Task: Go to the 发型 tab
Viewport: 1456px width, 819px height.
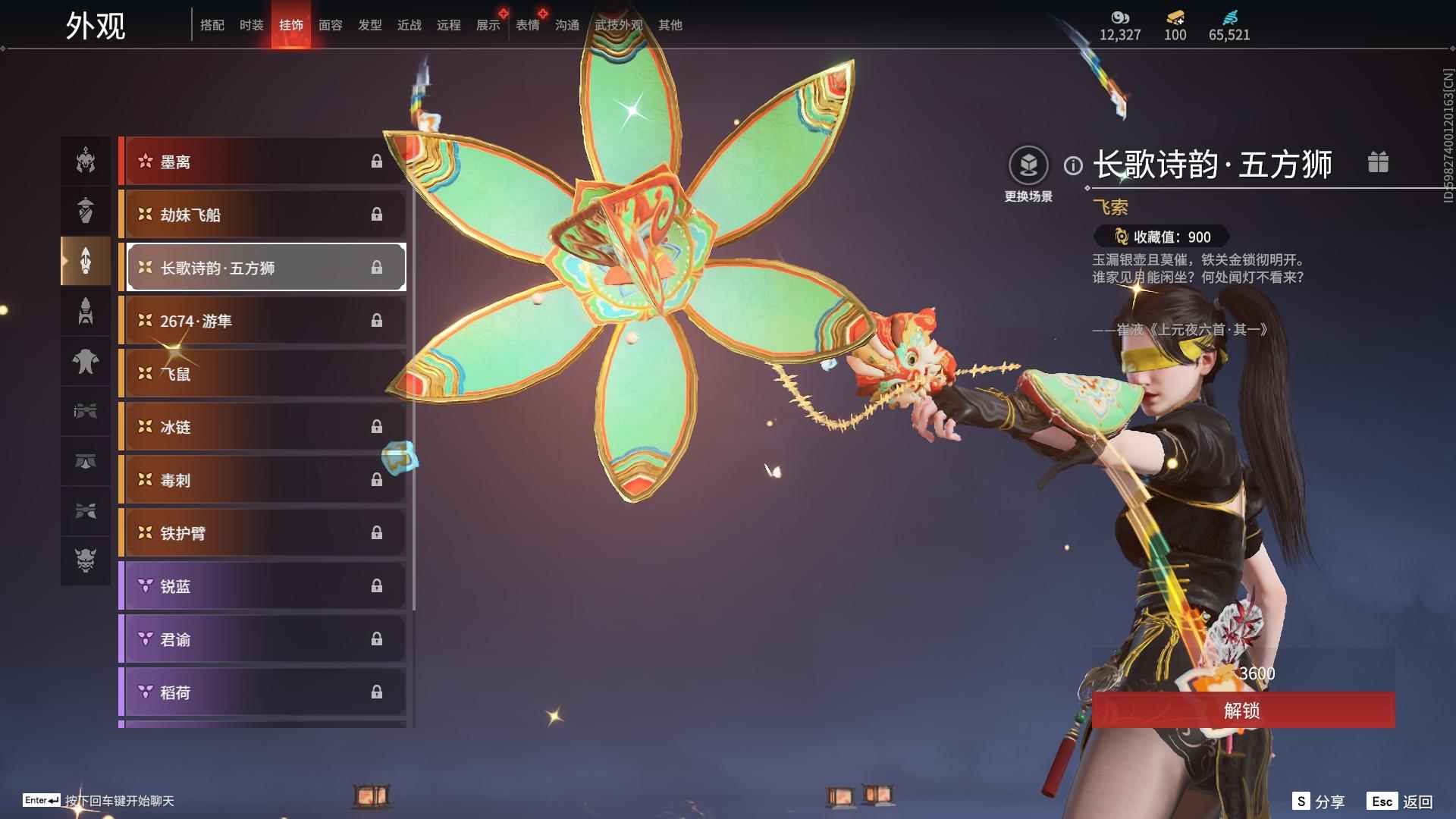Action: [369, 25]
